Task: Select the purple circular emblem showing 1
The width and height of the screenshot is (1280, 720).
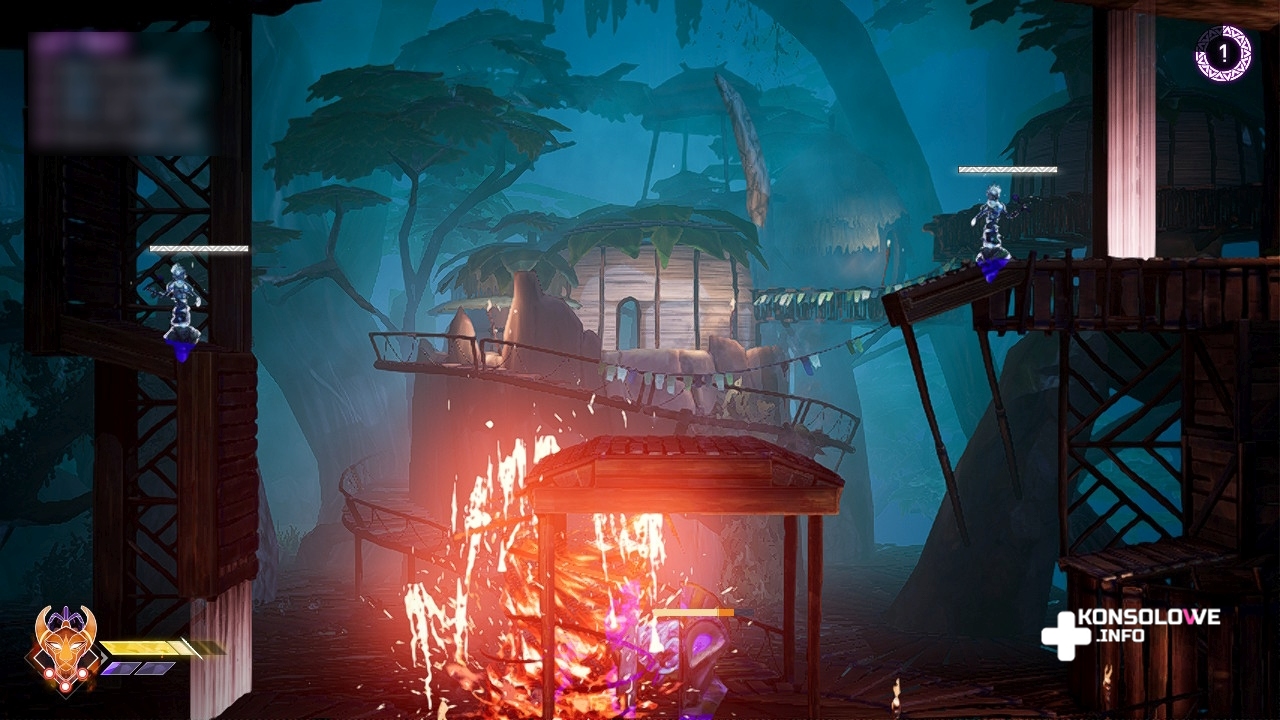Action: (x=1223, y=53)
